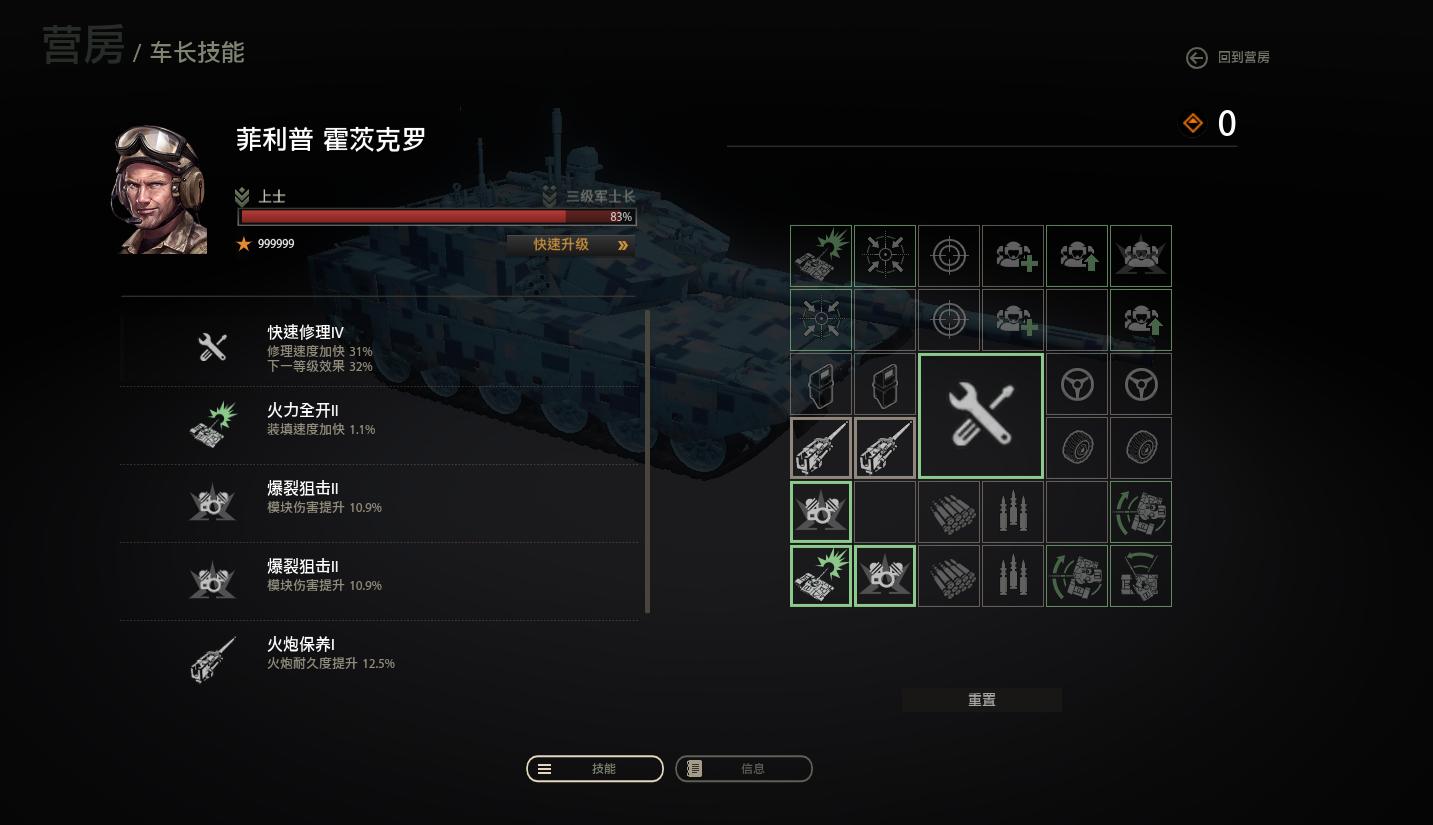The height and width of the screenshot is (825, 1433).
Task: Switch to the 技能 tab
Action: (x=594, y=768)
